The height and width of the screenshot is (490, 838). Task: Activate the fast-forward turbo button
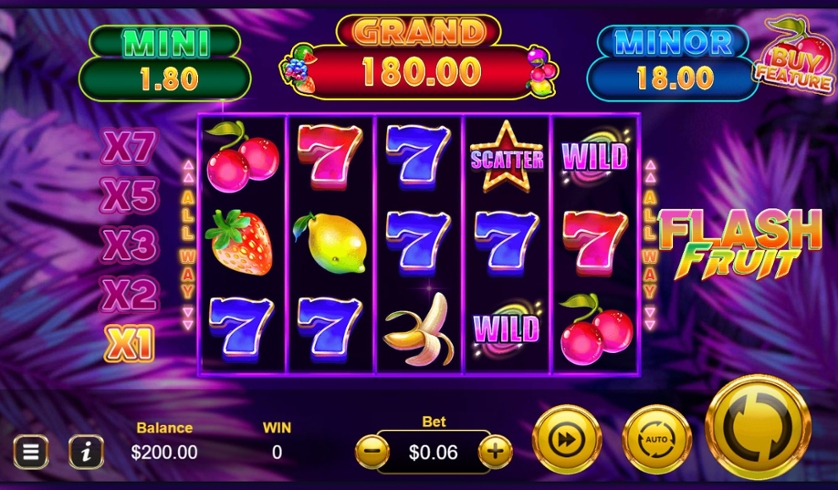pyautogui.click(x=567, y=439)
